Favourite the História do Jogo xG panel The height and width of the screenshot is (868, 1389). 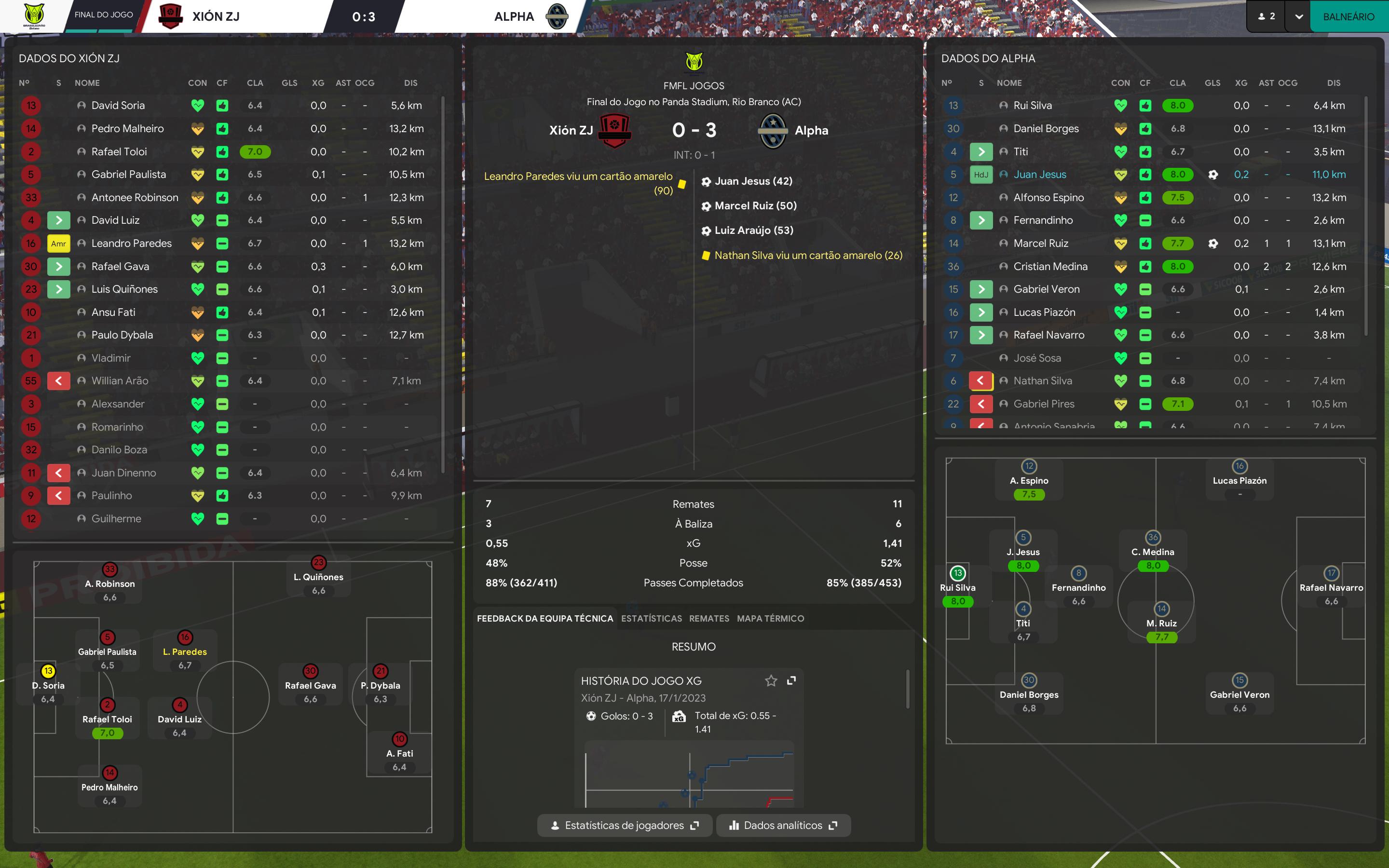click(x=771, y=681)
